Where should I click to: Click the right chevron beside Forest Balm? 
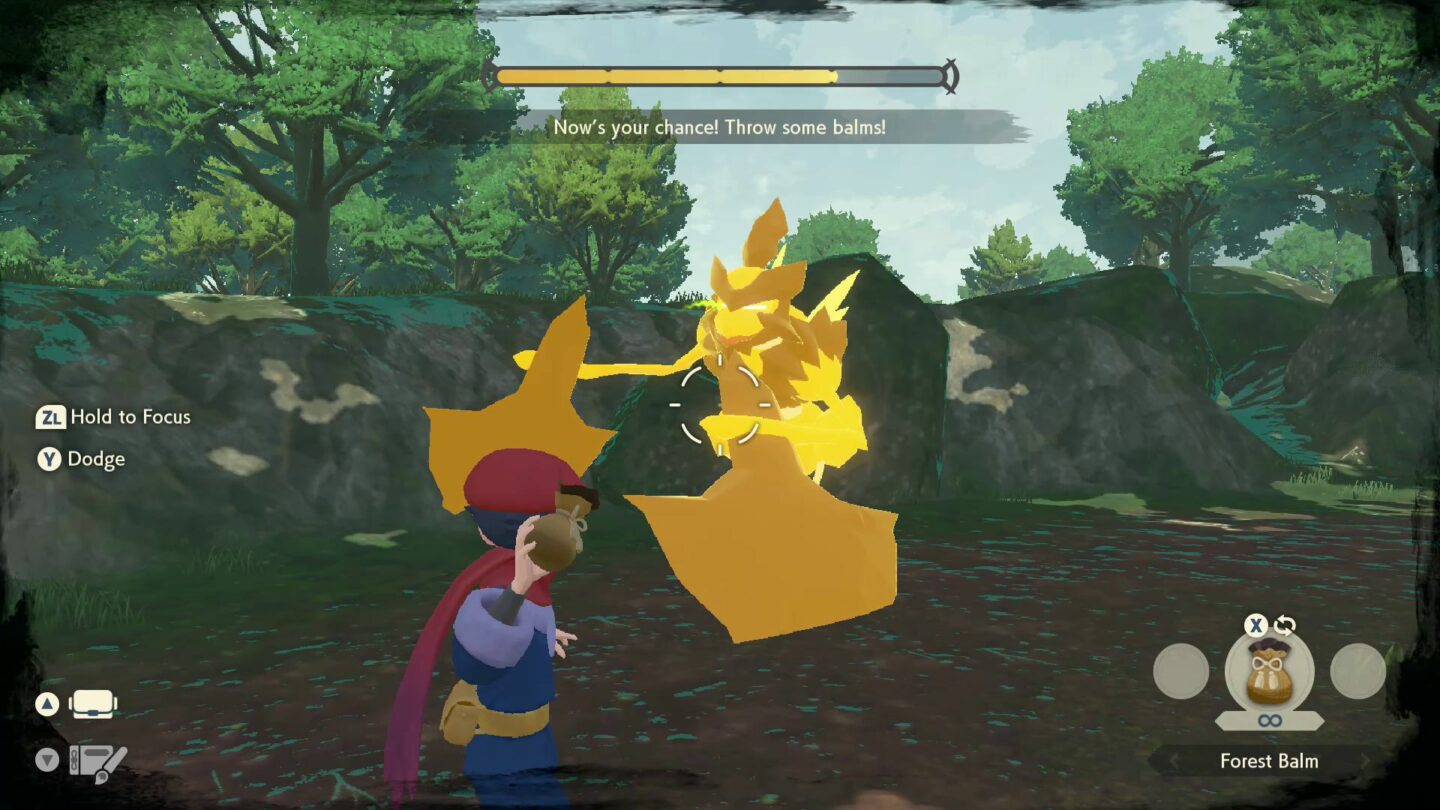[x=1365, y=761]
